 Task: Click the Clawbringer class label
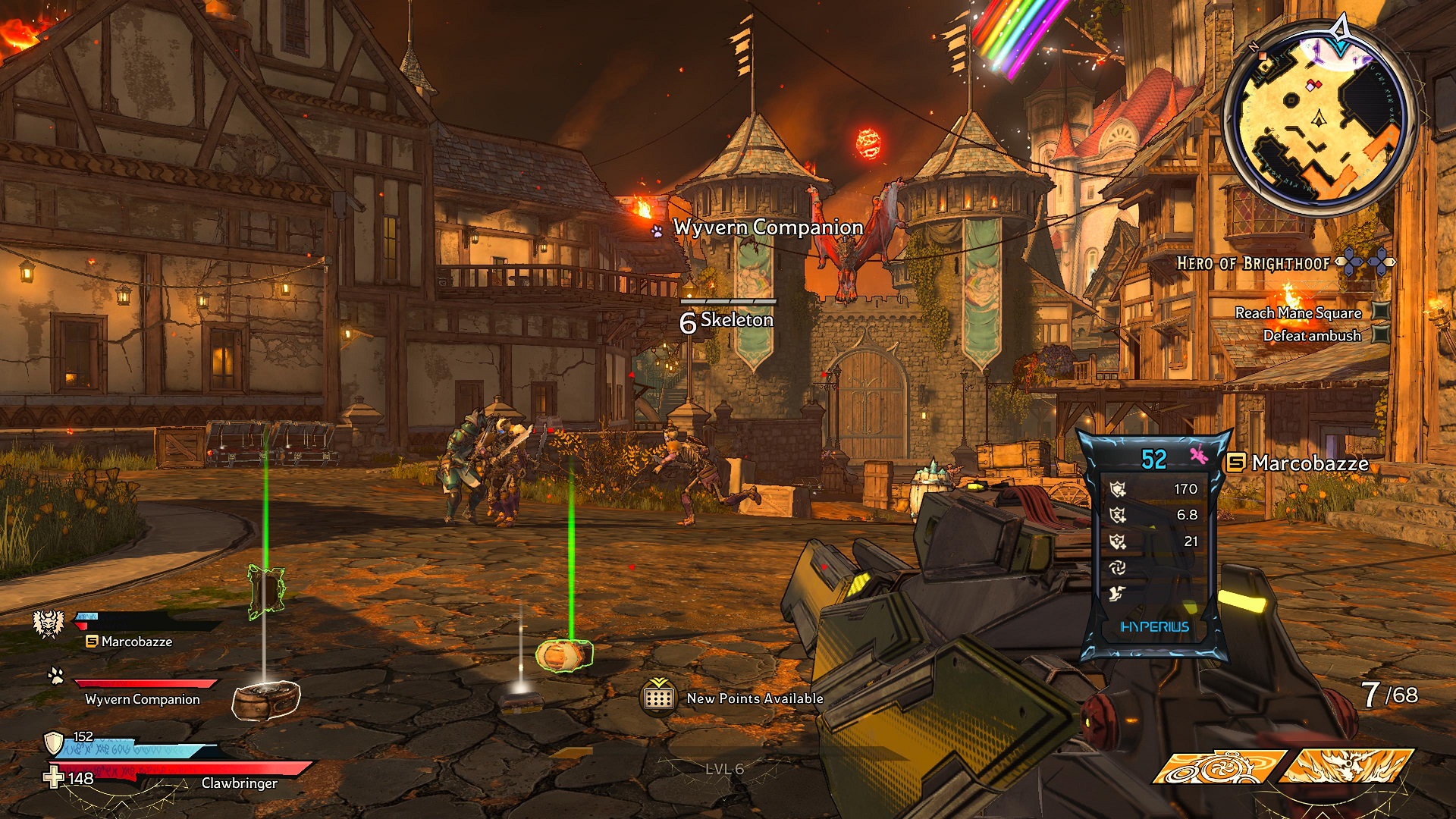pos(239,783)
